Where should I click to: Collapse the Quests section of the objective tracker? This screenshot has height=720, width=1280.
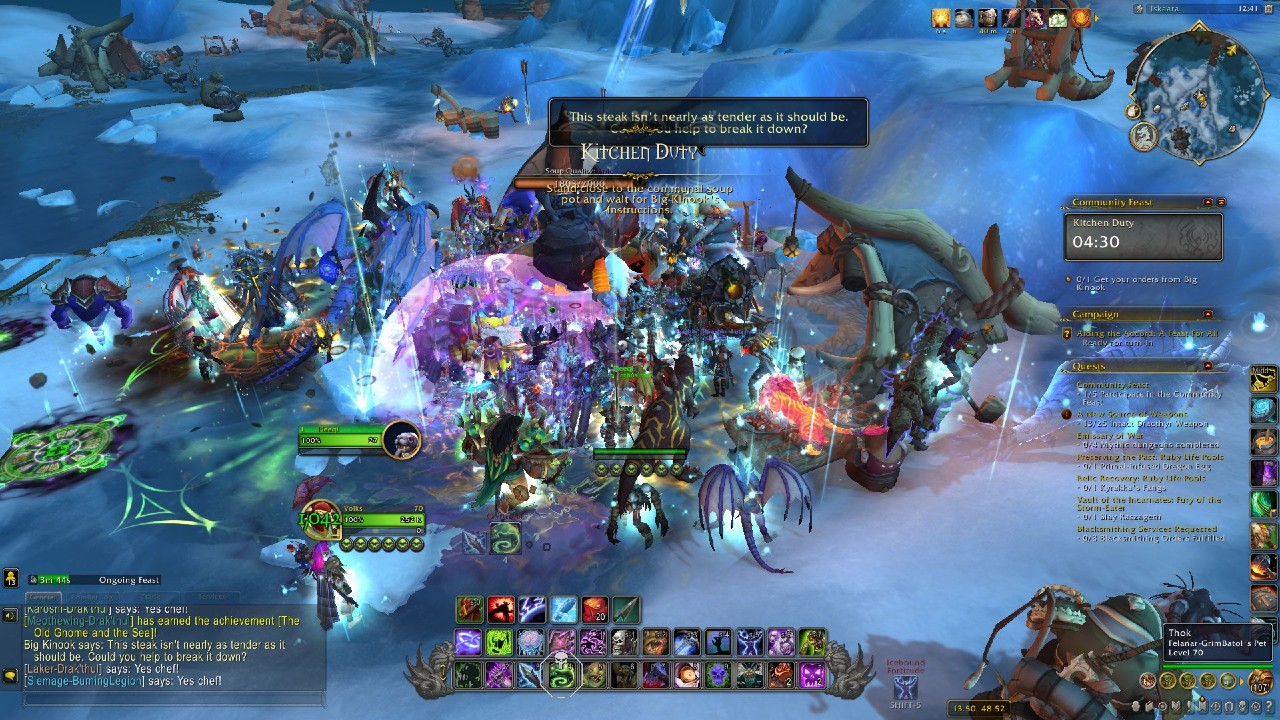click(1208, 365)
